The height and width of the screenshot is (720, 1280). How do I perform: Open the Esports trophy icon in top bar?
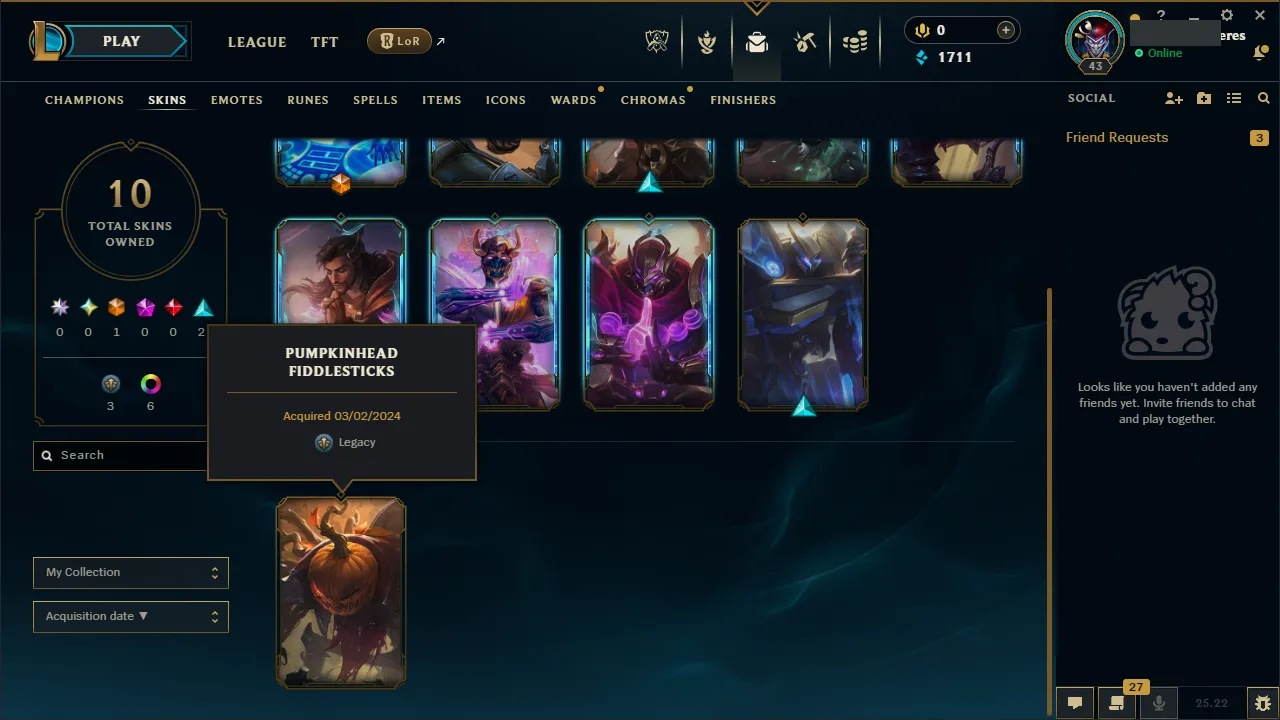pyautogui.click(x=657, y=40)
